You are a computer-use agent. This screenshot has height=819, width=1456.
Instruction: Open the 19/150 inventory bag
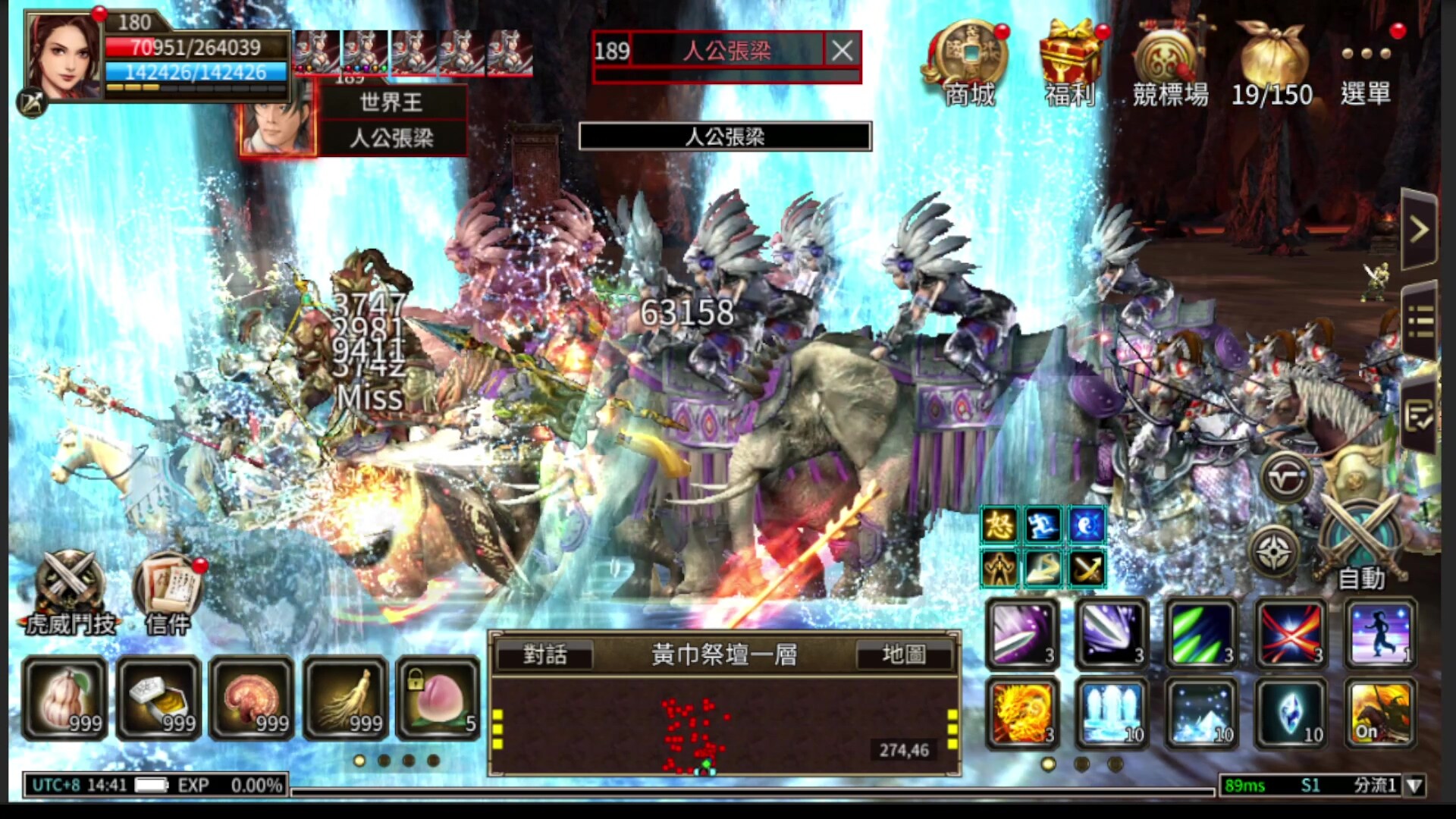[x=1272, y=53]
